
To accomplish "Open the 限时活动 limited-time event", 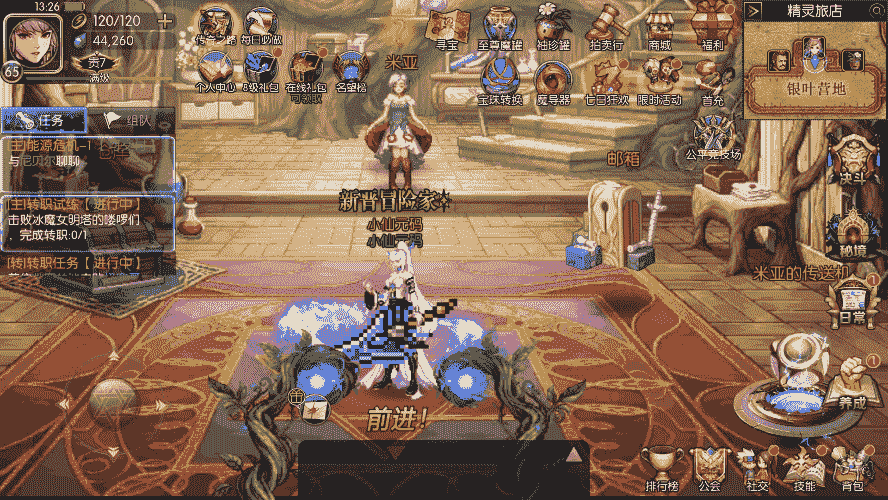I will click(x=660, y=80).
